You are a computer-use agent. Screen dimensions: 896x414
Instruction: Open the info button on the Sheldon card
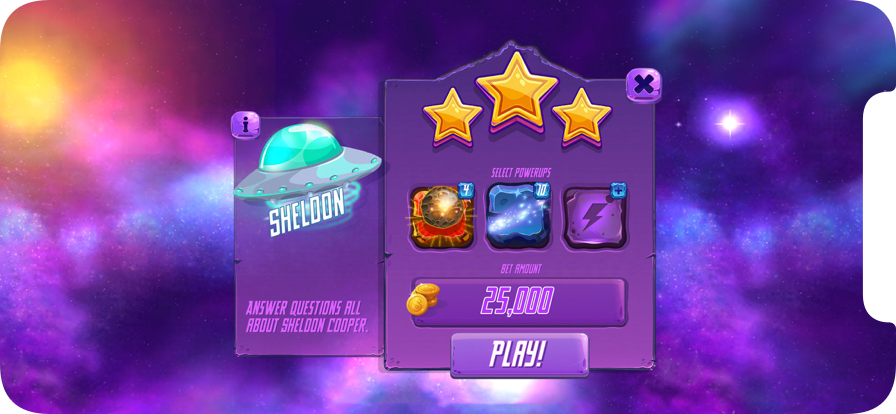click(x=245, y=125)
